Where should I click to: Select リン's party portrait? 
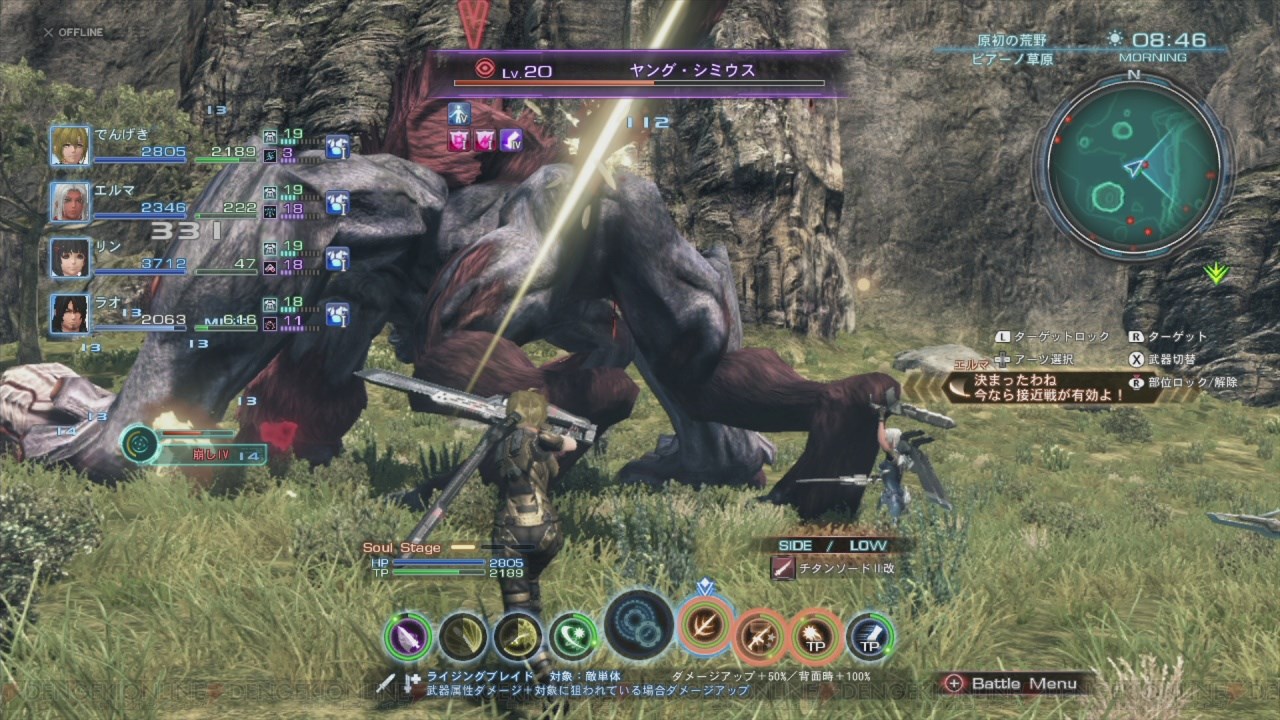click(70, 258)
